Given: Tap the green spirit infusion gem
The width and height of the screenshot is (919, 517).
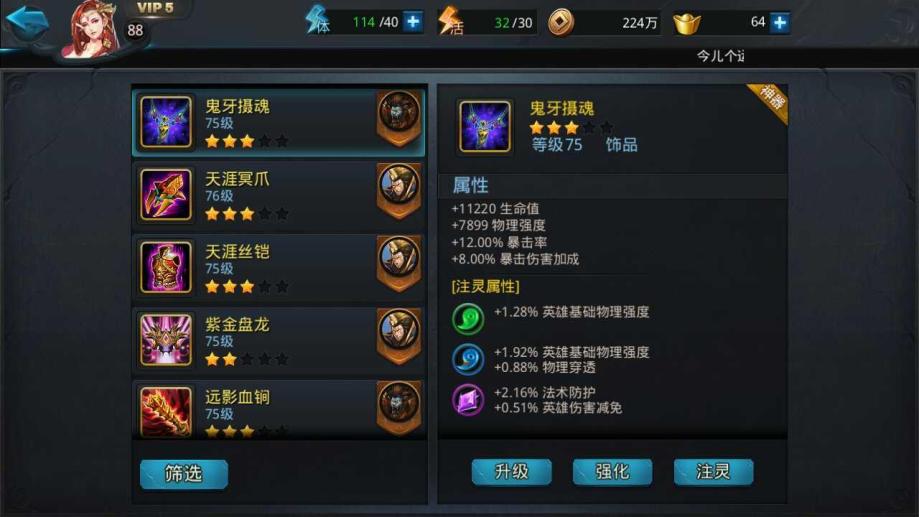Looking at the screenshot, I should pos(468,317).
